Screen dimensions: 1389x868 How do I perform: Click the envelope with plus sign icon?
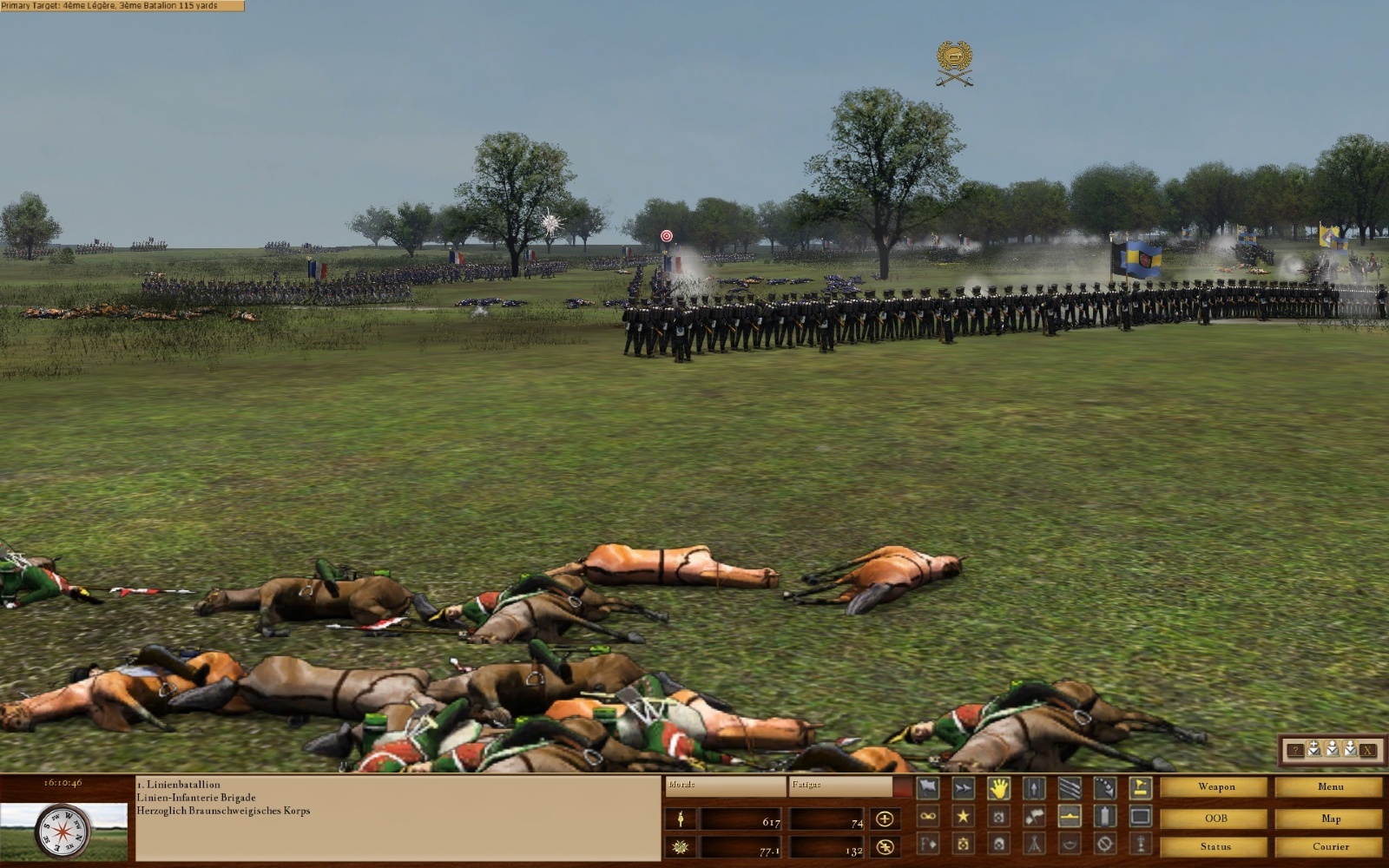tap(1313, 750)
